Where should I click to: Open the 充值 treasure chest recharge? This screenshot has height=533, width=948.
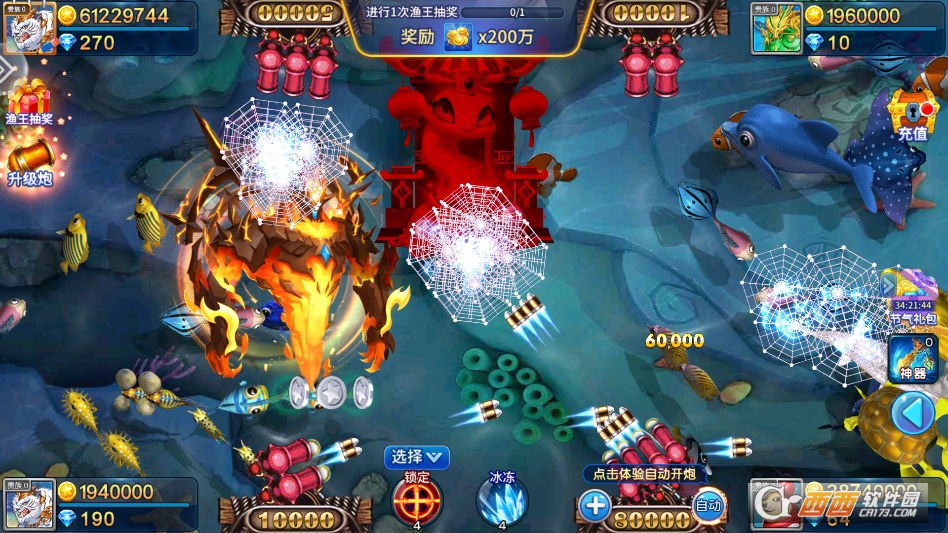(911, 113)
